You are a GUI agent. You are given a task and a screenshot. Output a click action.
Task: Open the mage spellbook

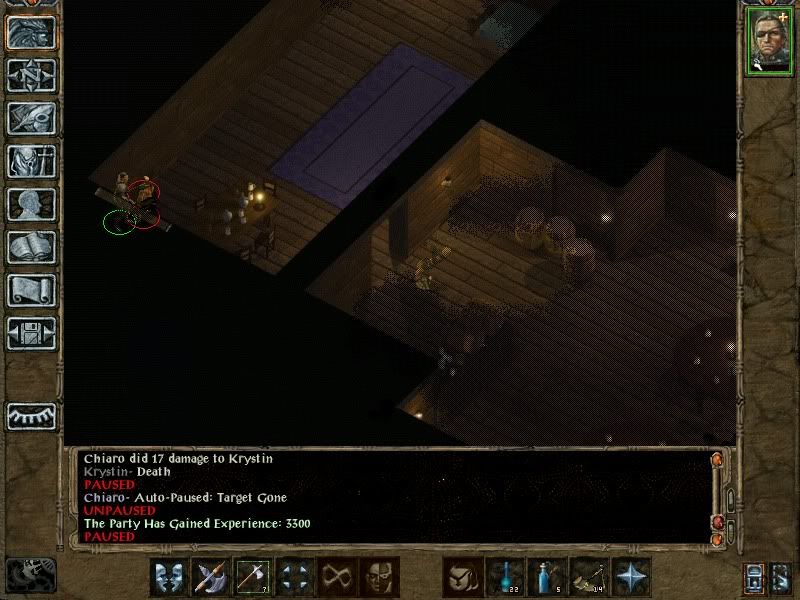(x=31, y=247)
